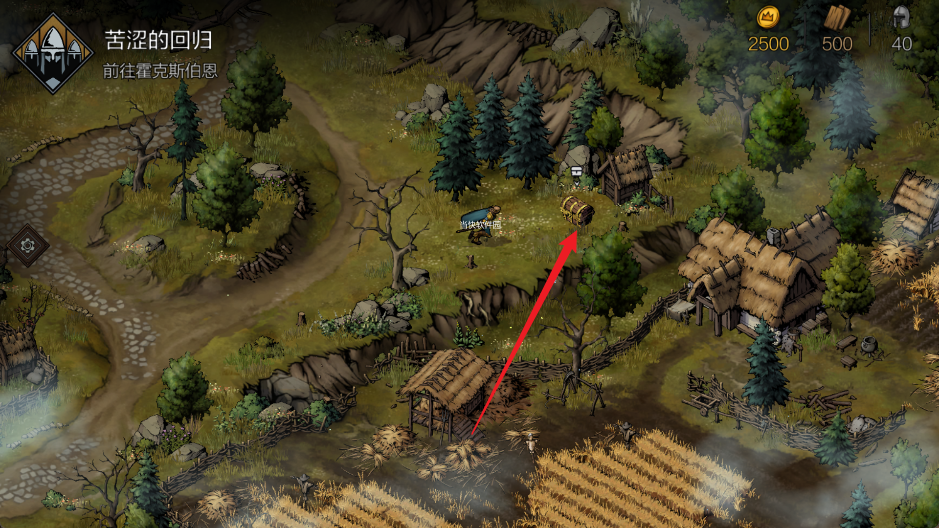
Task: Open the gear settings diamond button
Action: (27, 244)
